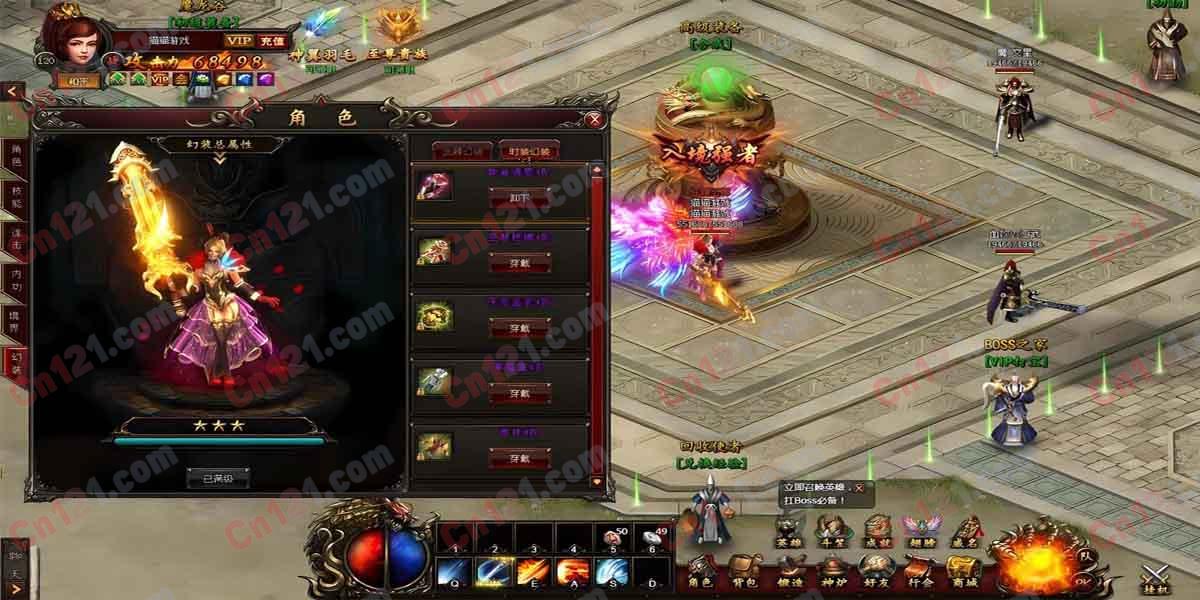Image resolution: width=1200 pixels, height=600 pixels.
Task: Open the VIP button beside player name
Action: (239, 40)
